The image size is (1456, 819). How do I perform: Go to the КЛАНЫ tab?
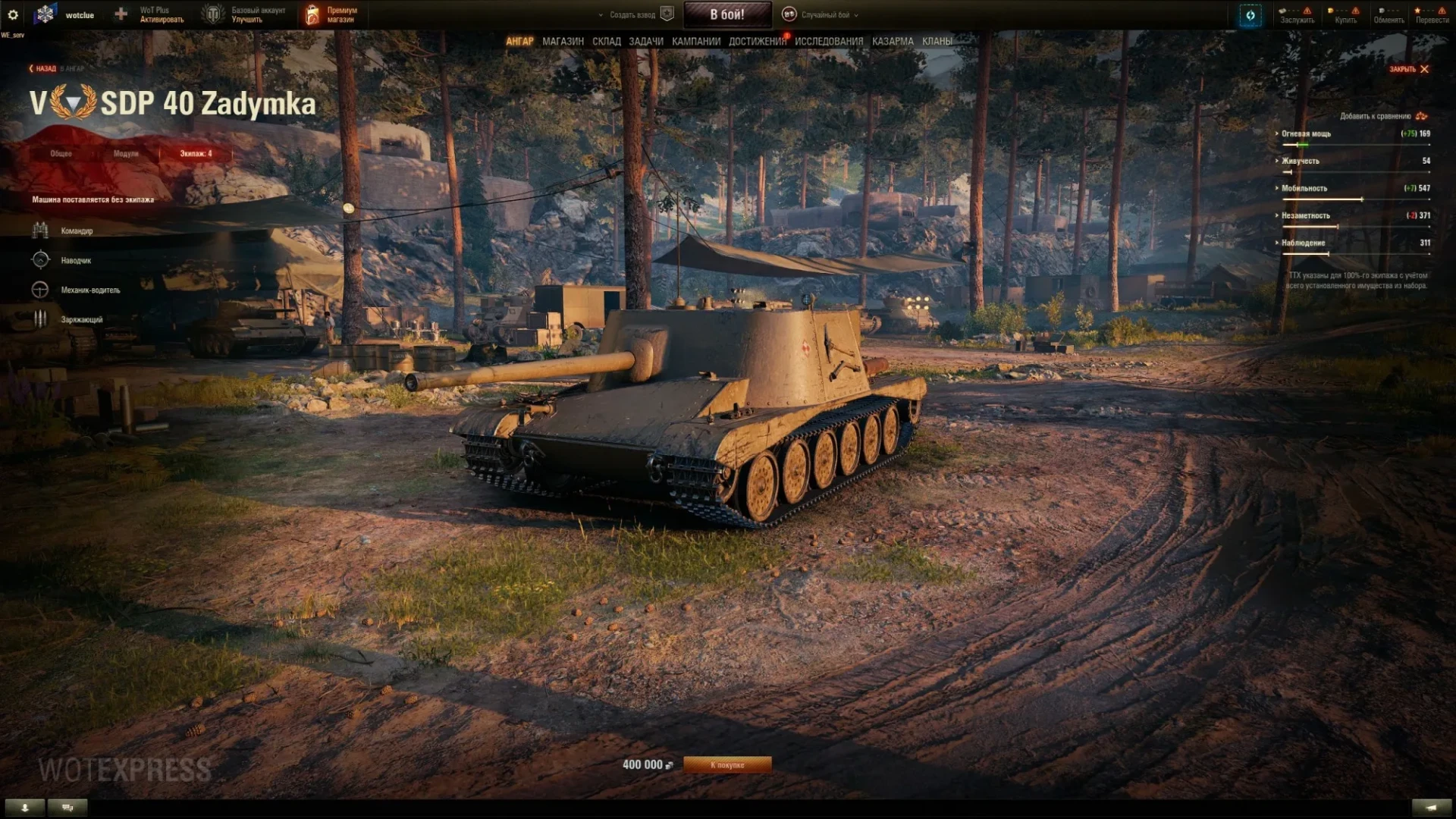tap(937, 41)
